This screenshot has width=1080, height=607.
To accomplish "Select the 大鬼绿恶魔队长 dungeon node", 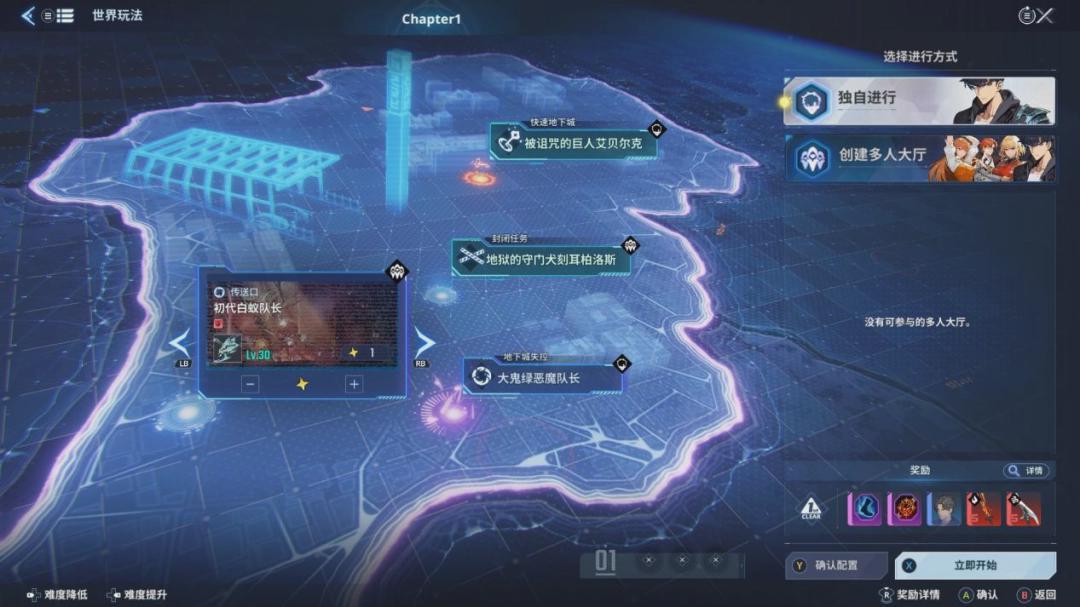I will [x=542, y=378].
